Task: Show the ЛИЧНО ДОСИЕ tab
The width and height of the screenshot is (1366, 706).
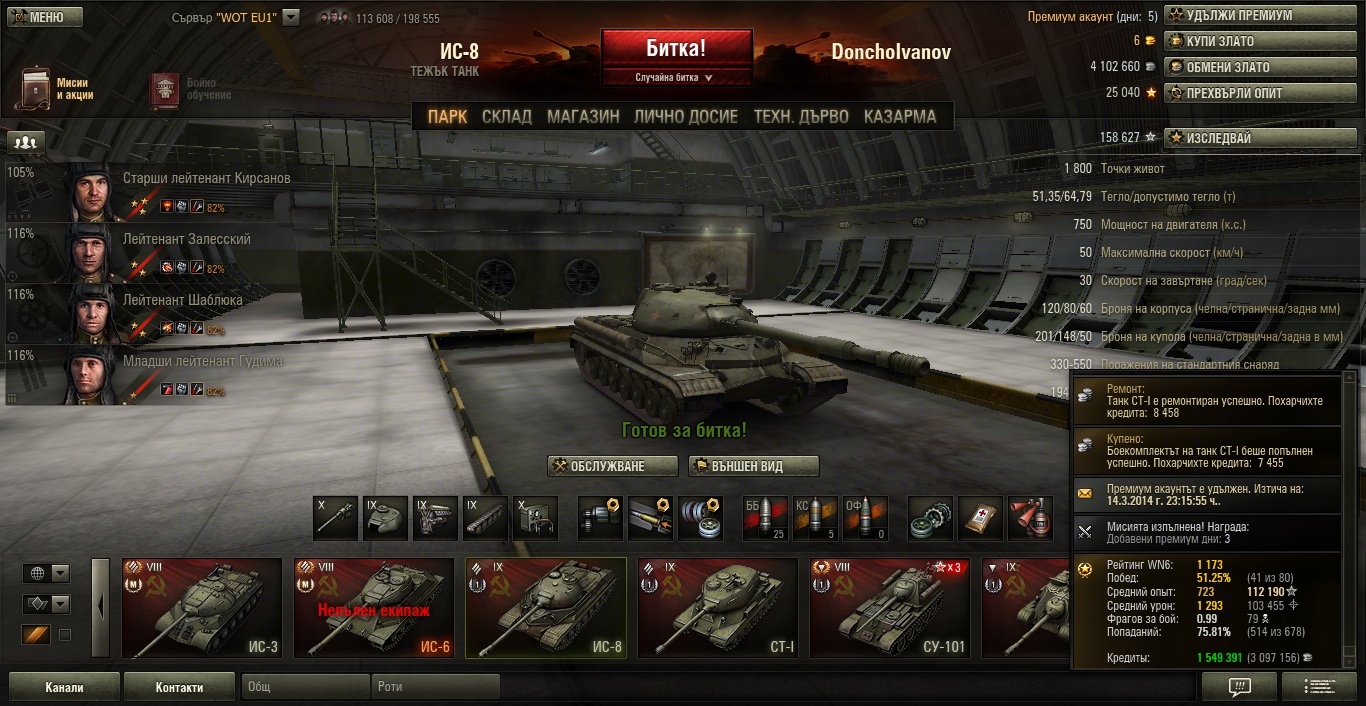Action: [x=686, y=117]
